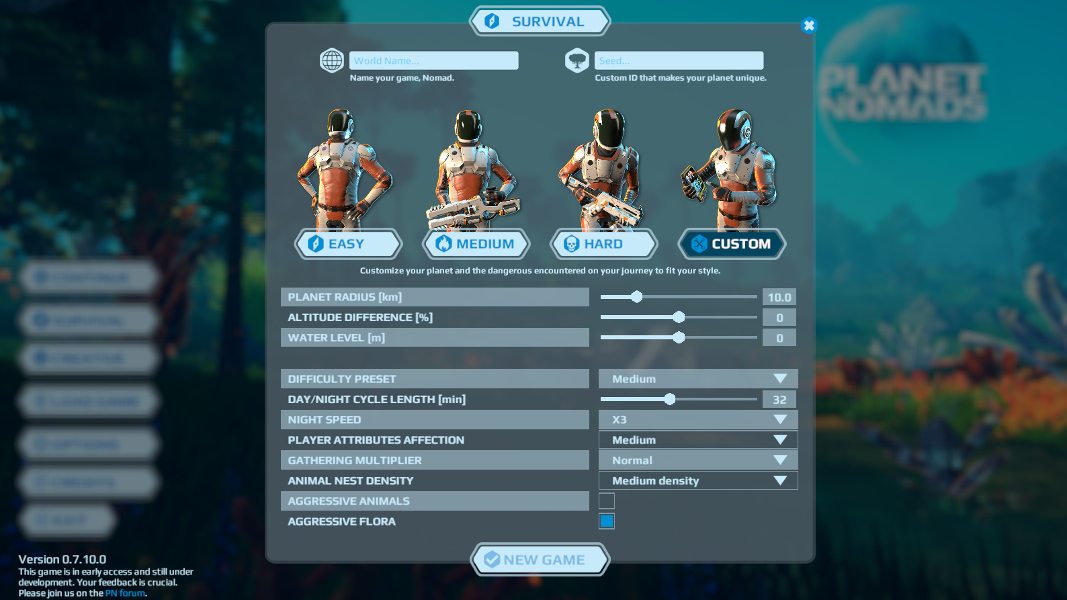Choose the Medium difficulty button
1067x600 pixels.
click(x=476, y=243)
